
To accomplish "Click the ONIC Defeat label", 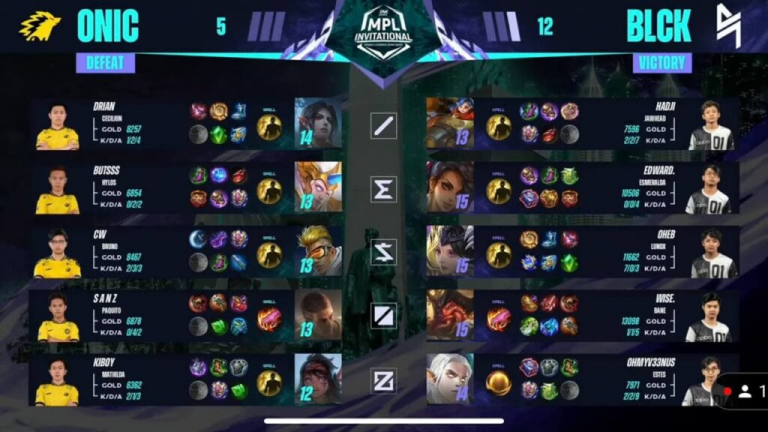I will click(104, 63).
